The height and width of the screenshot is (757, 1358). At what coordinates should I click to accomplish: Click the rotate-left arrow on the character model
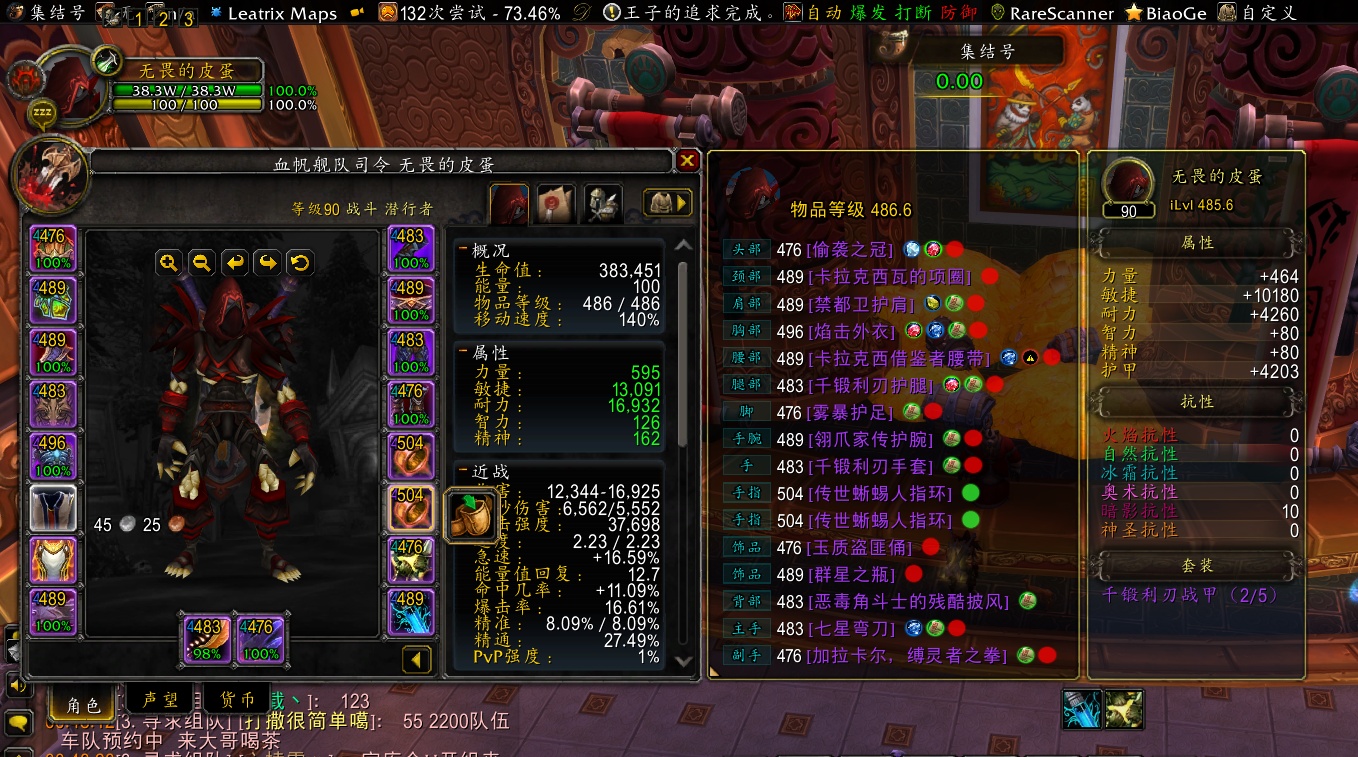click(x=234, y=263)
